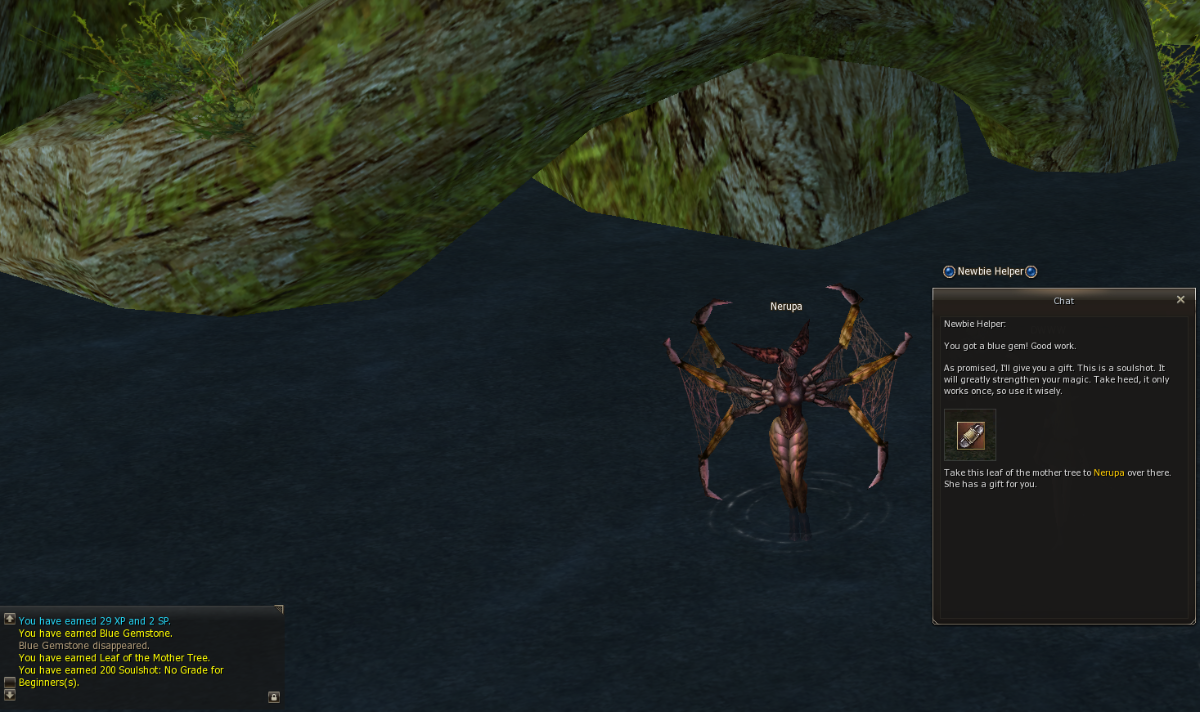This screenshot has width=1200, height=712.
Task: Click the system log's down arrow button
Action: point(10,695)
